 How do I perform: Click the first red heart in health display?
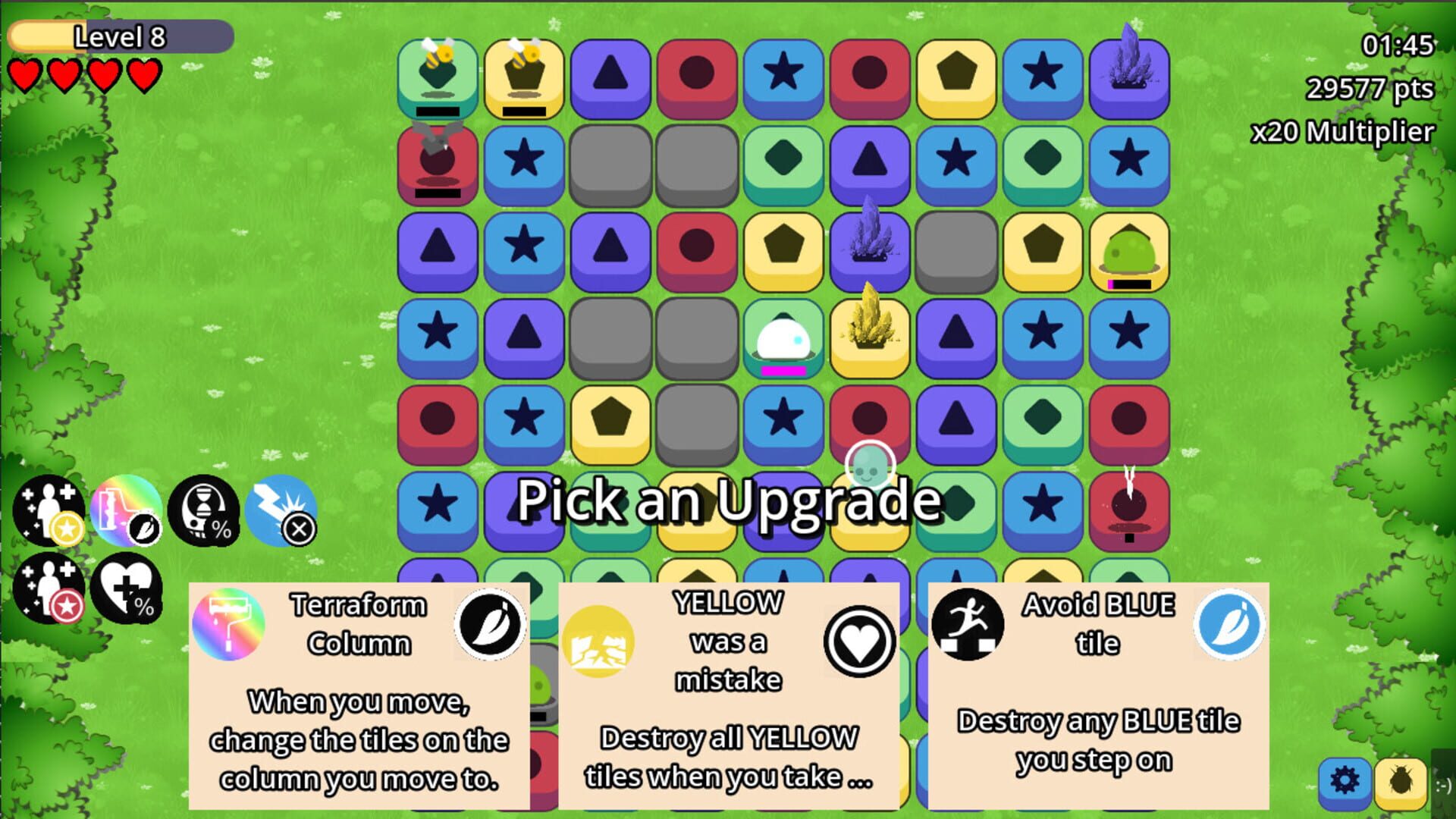[24, 76]
